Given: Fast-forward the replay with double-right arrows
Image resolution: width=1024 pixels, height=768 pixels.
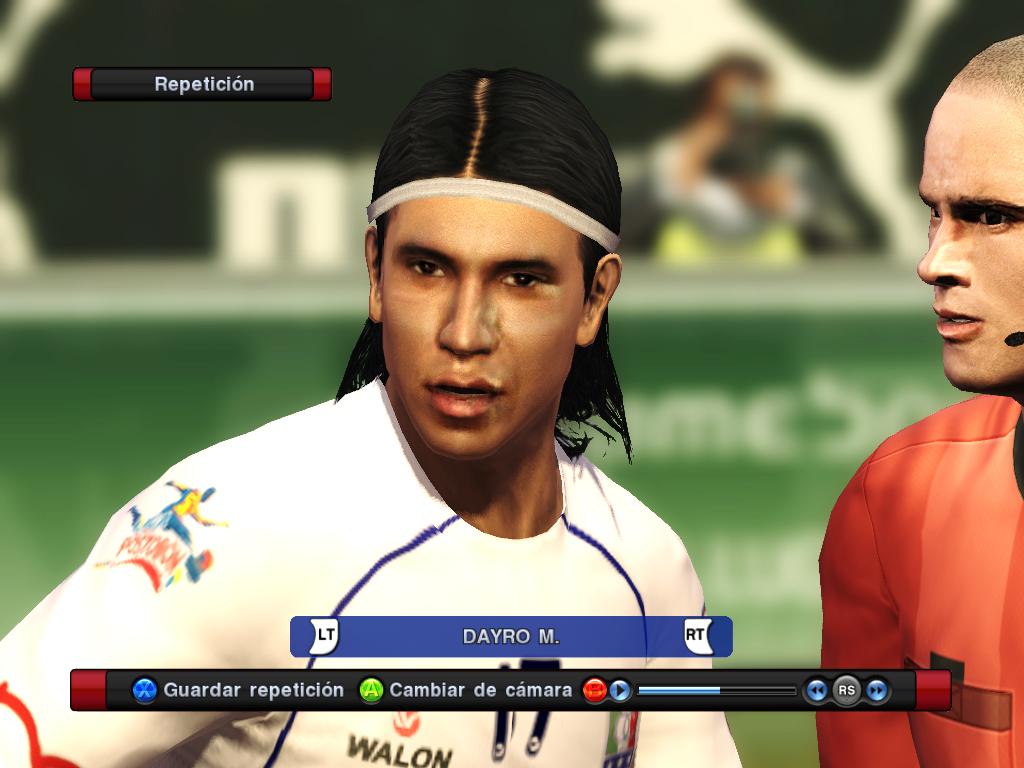Looking at the screenshot, I should pyautogui.click(x=877, y=690).
